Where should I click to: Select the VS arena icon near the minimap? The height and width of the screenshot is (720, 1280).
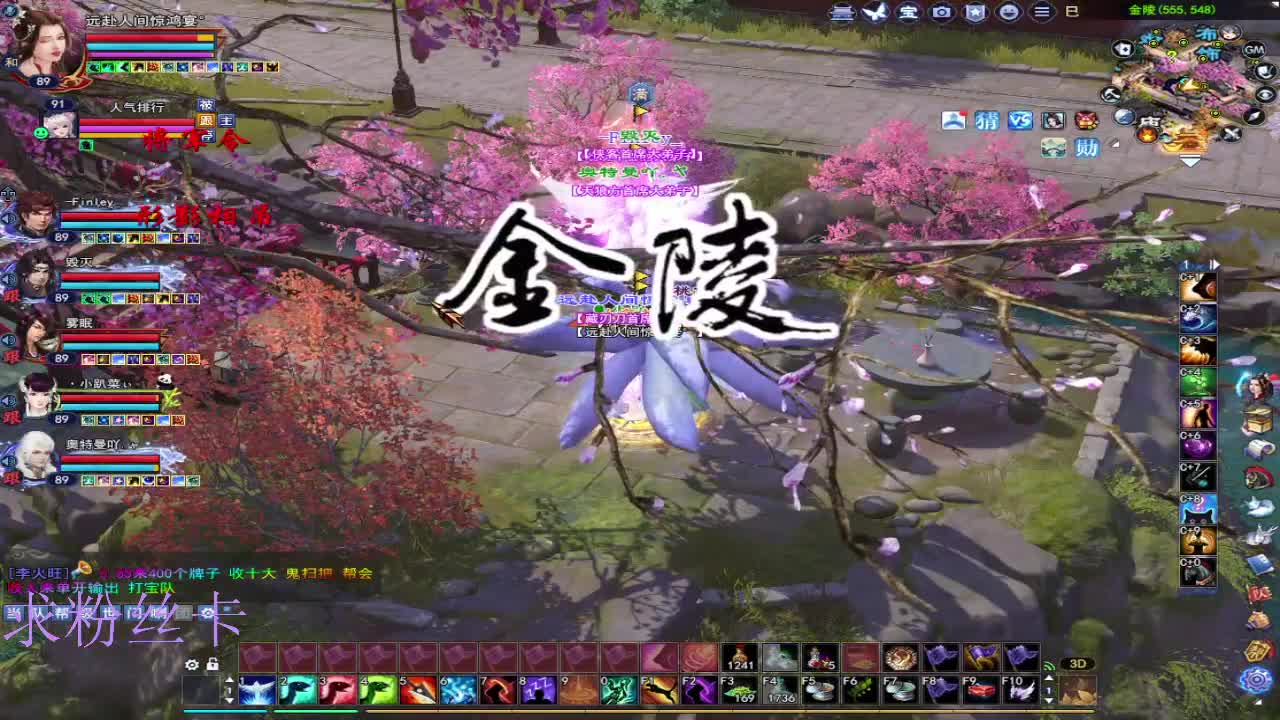(x=1020, y=121)
